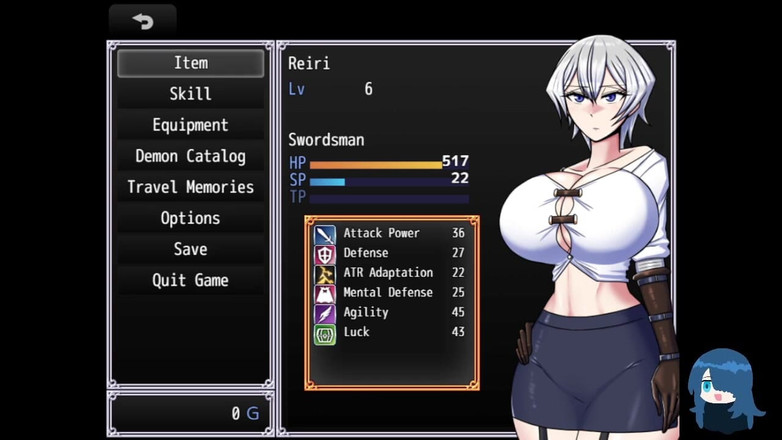782x440 pixels.
Task: Select the Skill menu entry
Action: 190,94
